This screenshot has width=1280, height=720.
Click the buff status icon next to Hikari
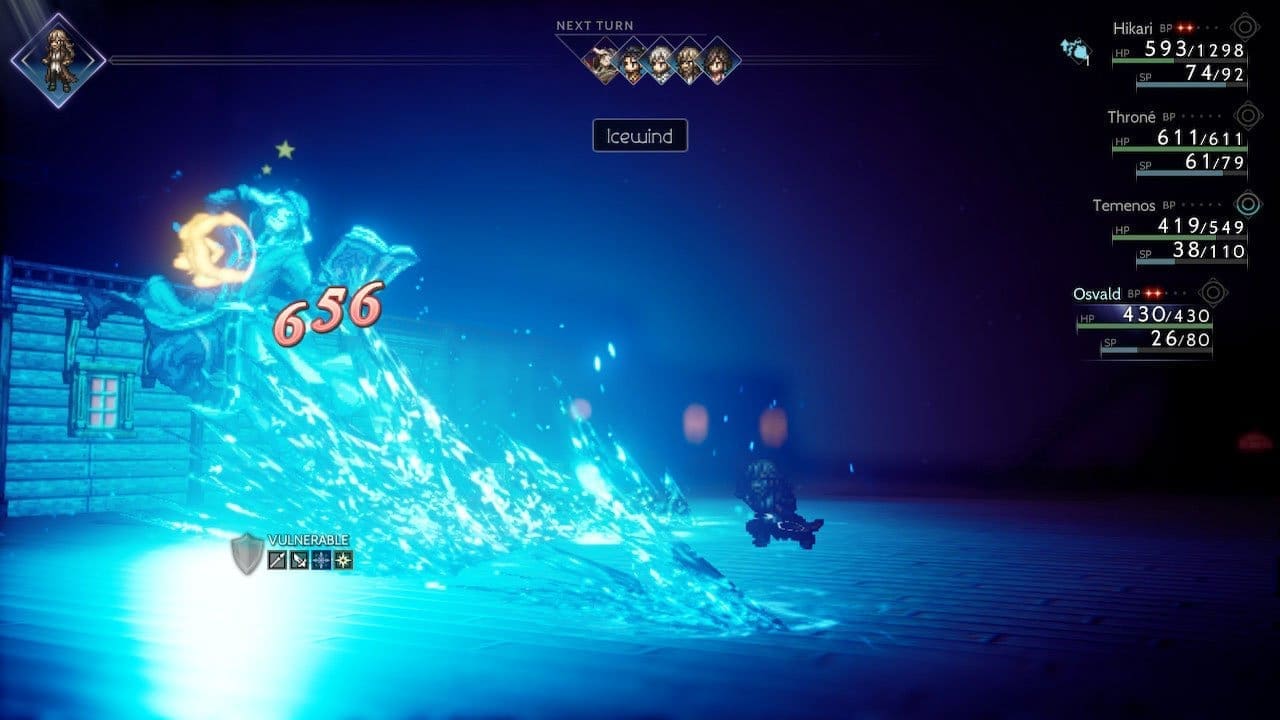[x=1077, y=50]
